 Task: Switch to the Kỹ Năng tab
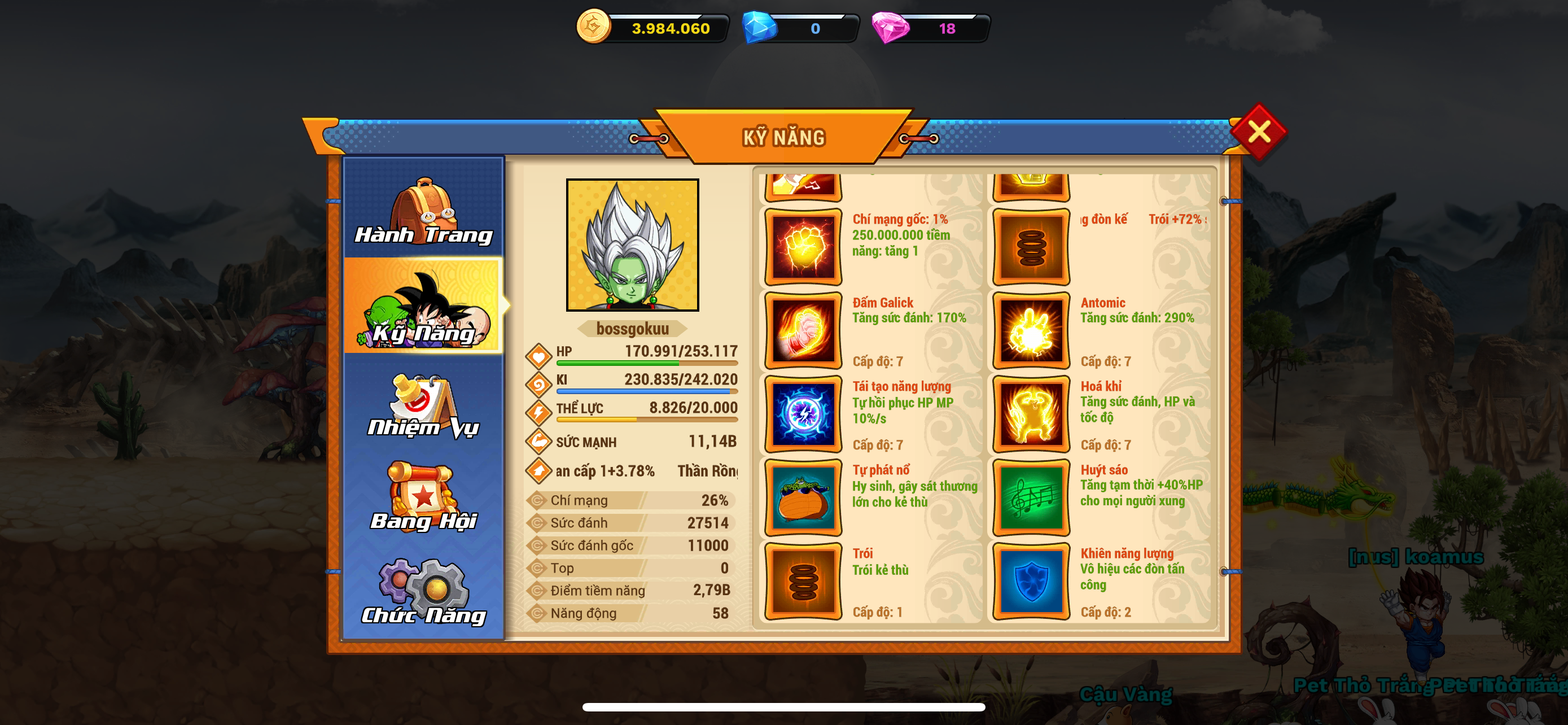424,307
